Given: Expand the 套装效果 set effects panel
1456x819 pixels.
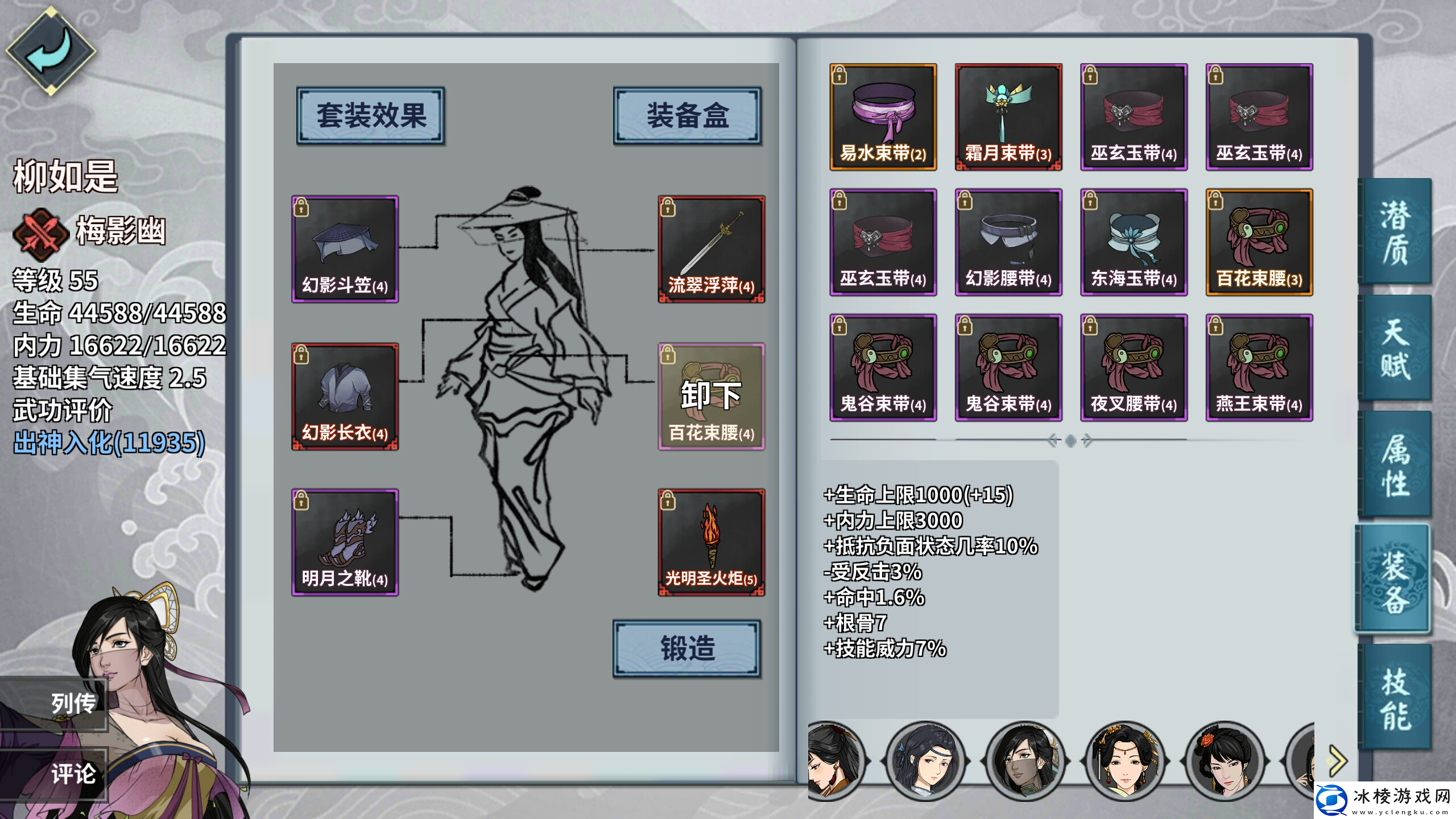Looking at the screenshot, I should tap(370, 115).
